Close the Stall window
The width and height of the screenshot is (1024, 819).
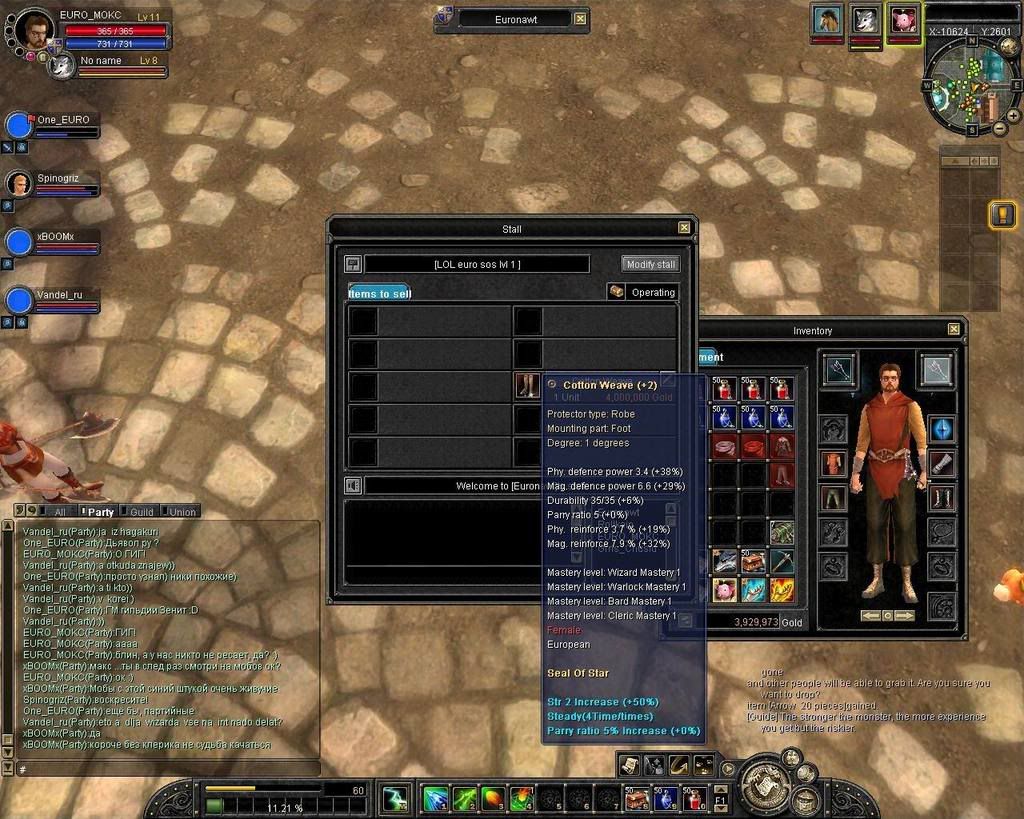tap(684, 228)
